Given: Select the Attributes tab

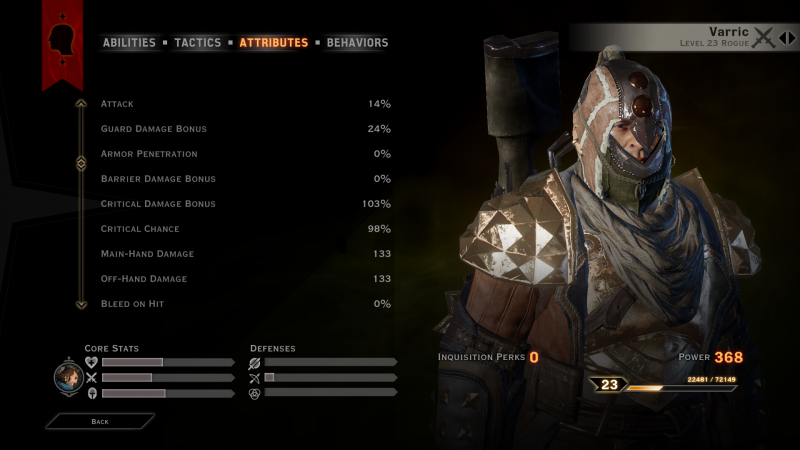Looking at the screenshot, I should (273, 43).
